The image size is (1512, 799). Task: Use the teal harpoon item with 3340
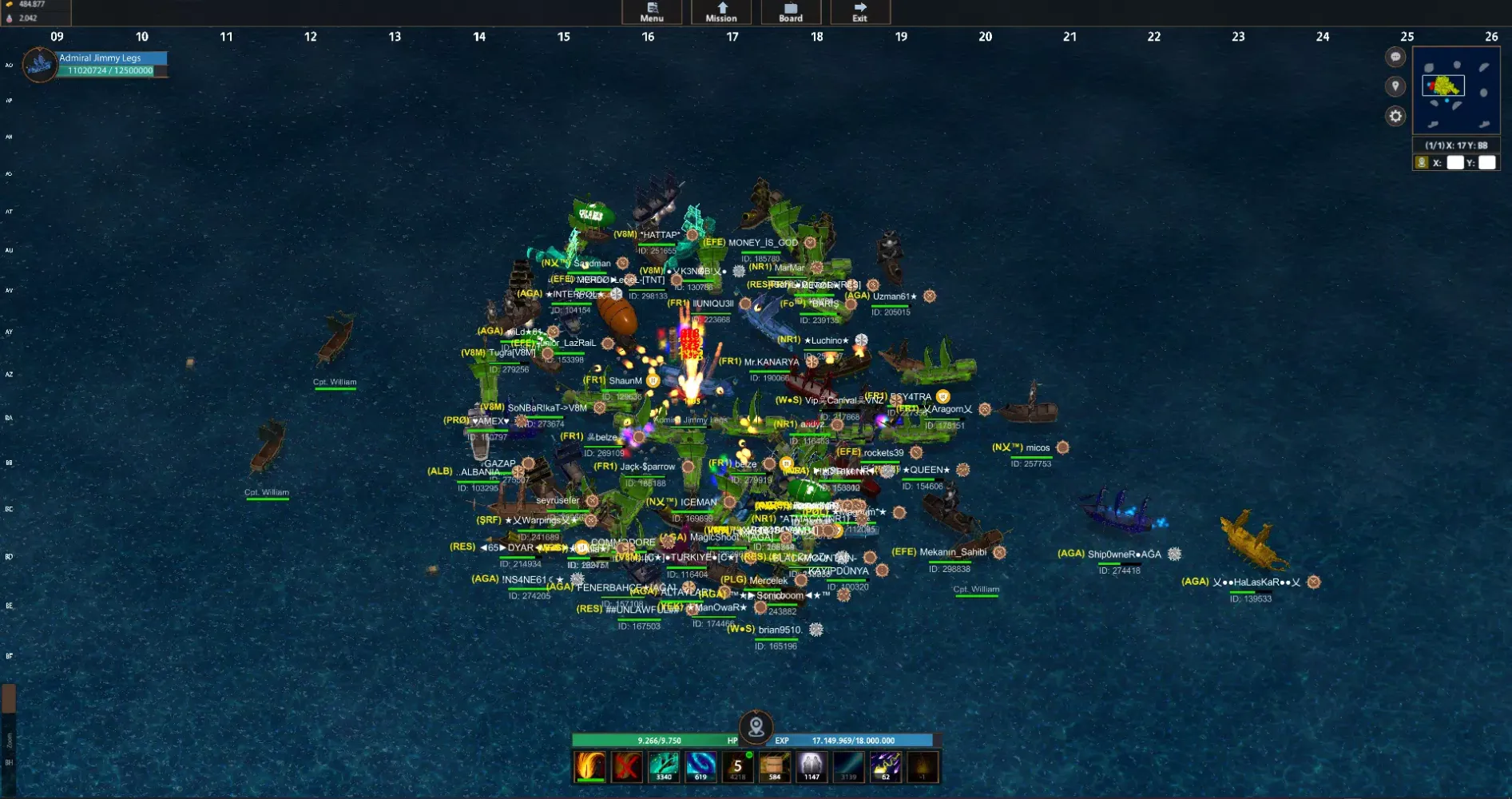(664, 767)
